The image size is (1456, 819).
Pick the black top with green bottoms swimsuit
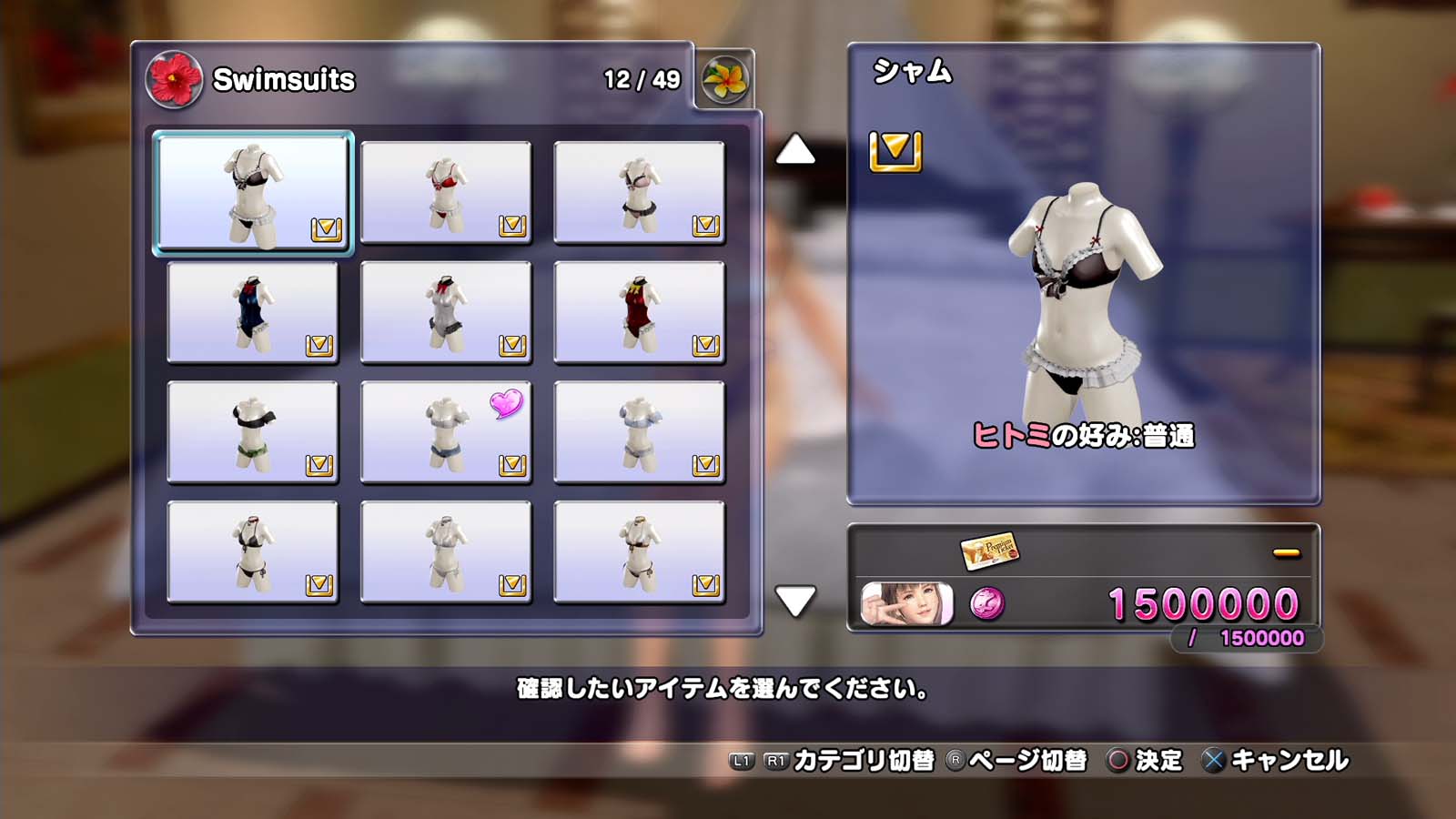[x=253, y=432]
